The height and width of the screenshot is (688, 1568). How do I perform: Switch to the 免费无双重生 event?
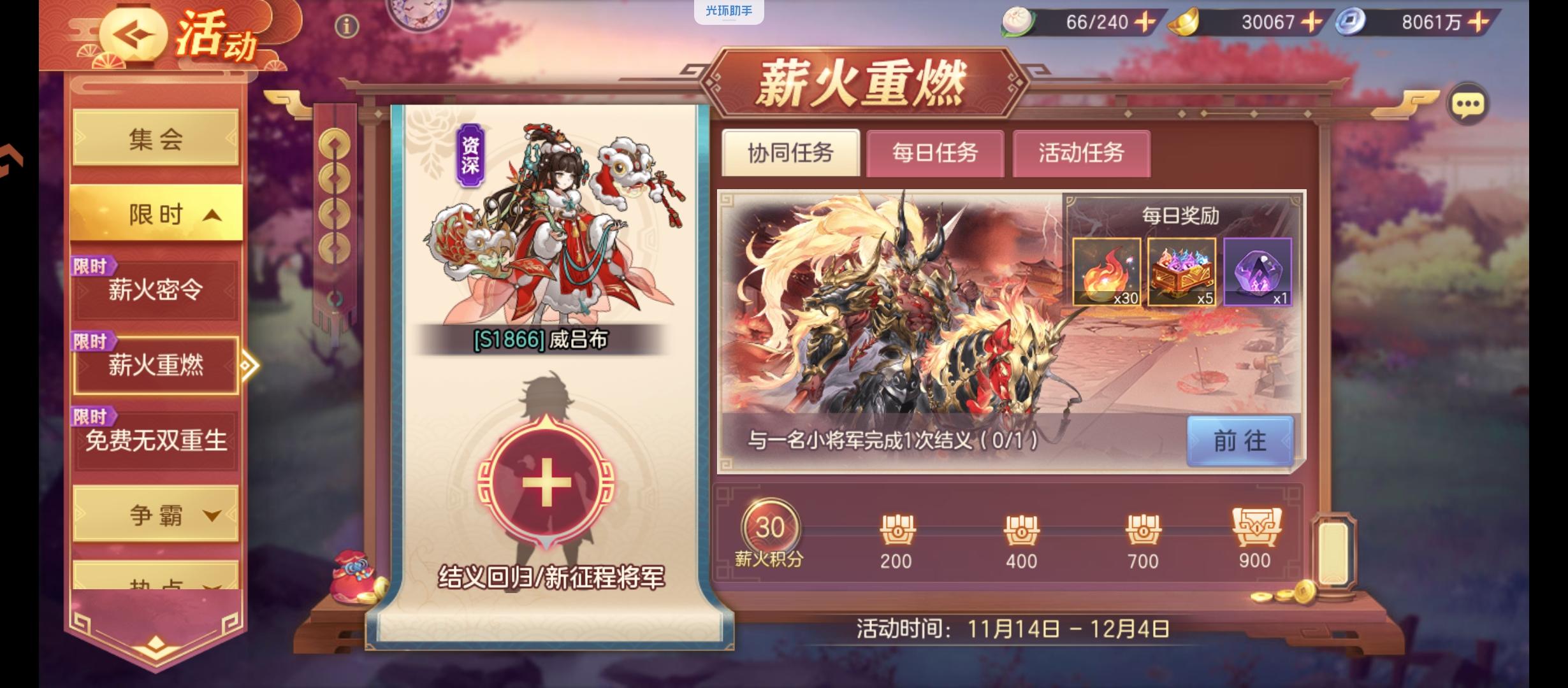click(156, 440)
